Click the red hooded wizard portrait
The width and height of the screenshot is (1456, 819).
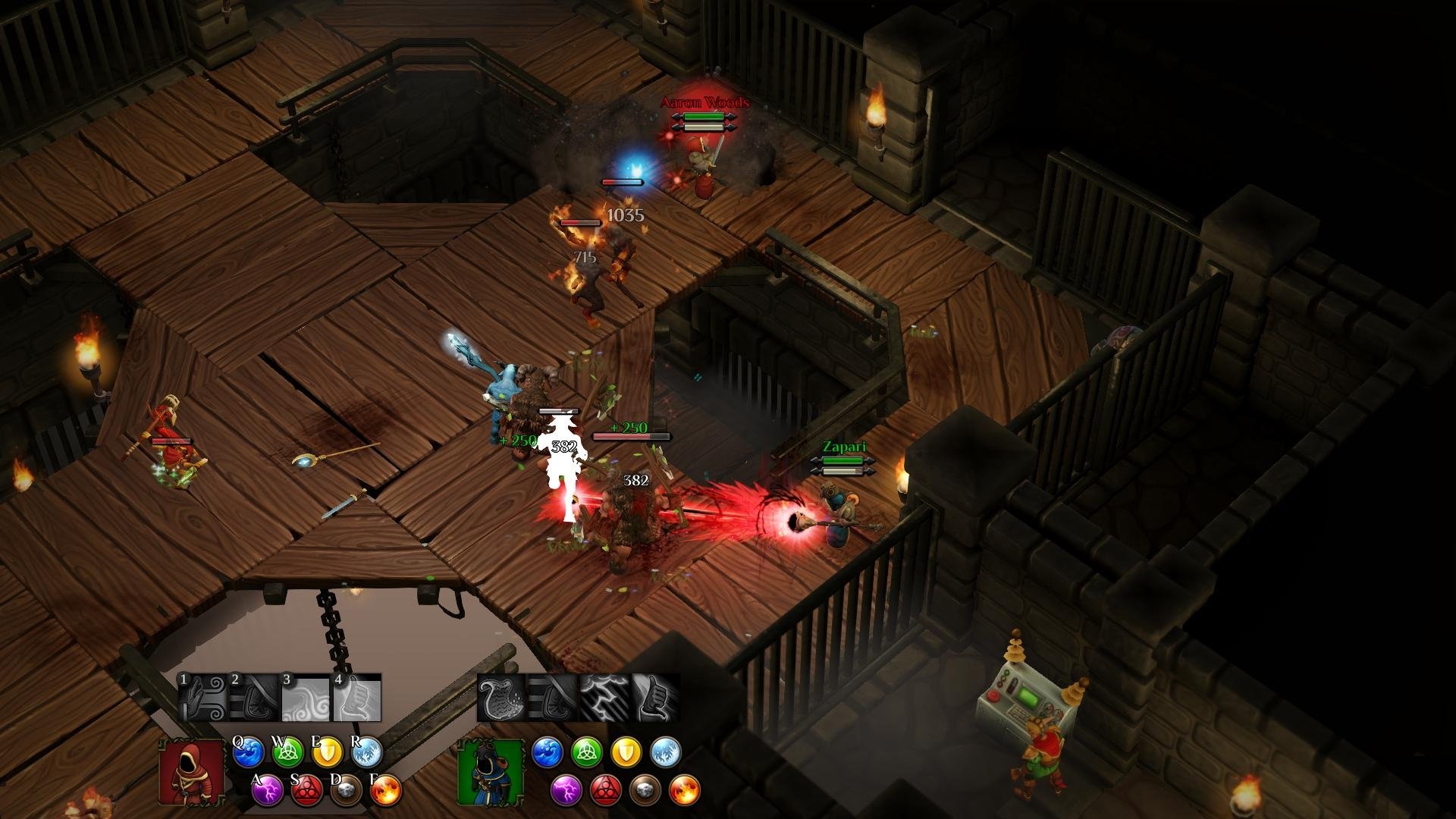pyautogui.click(x=191, y=772)
